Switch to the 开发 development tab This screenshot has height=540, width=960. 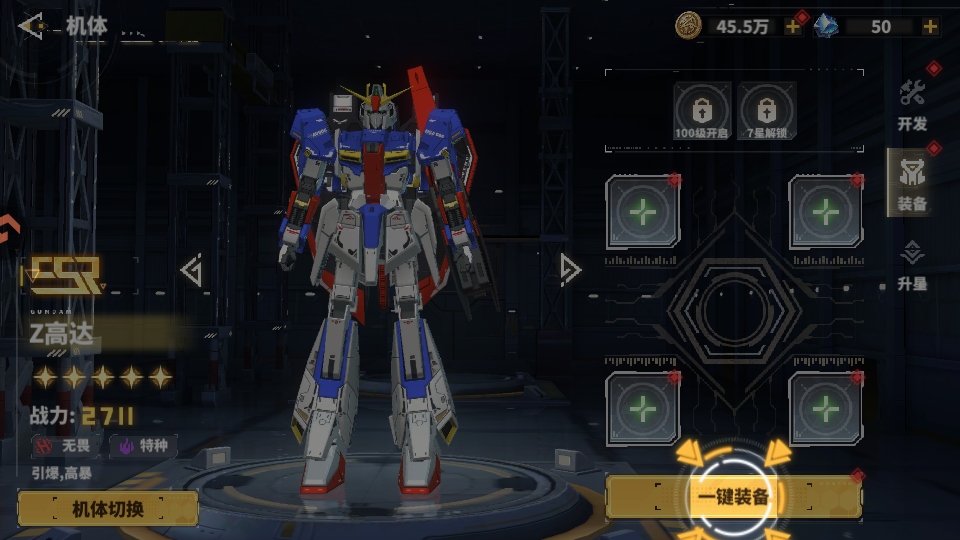click(x=912, y=105)
